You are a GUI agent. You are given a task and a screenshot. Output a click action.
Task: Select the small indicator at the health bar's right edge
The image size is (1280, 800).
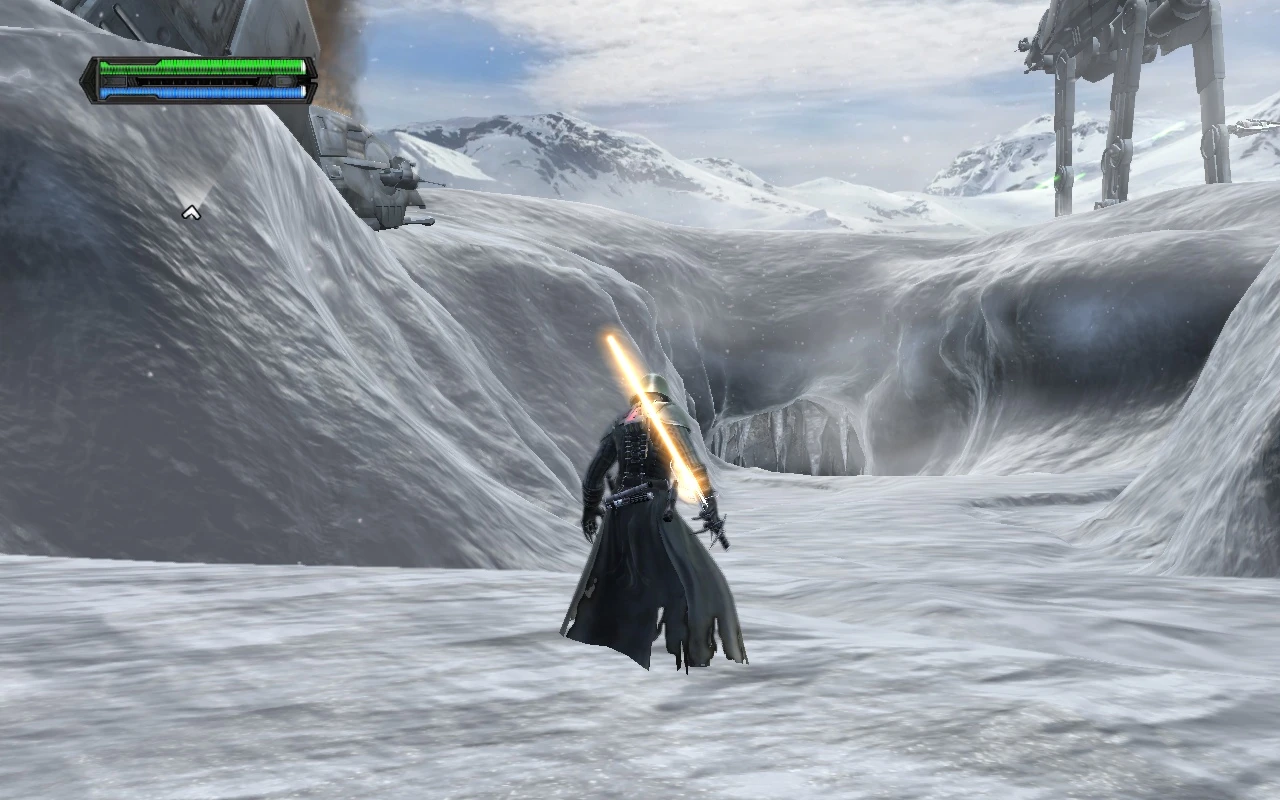[x=303, y=66]
